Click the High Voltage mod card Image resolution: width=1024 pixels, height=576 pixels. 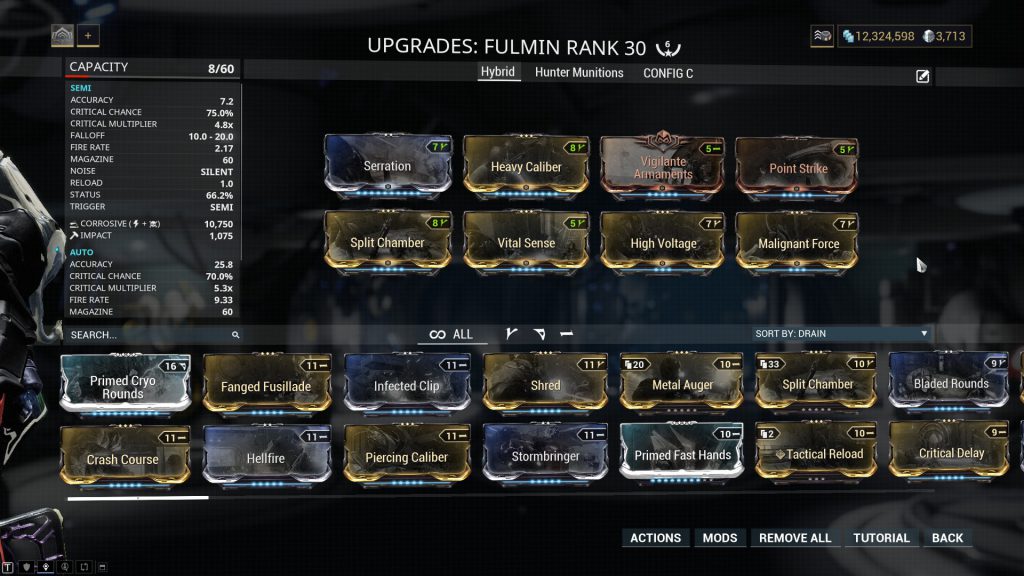coord(663,241)
